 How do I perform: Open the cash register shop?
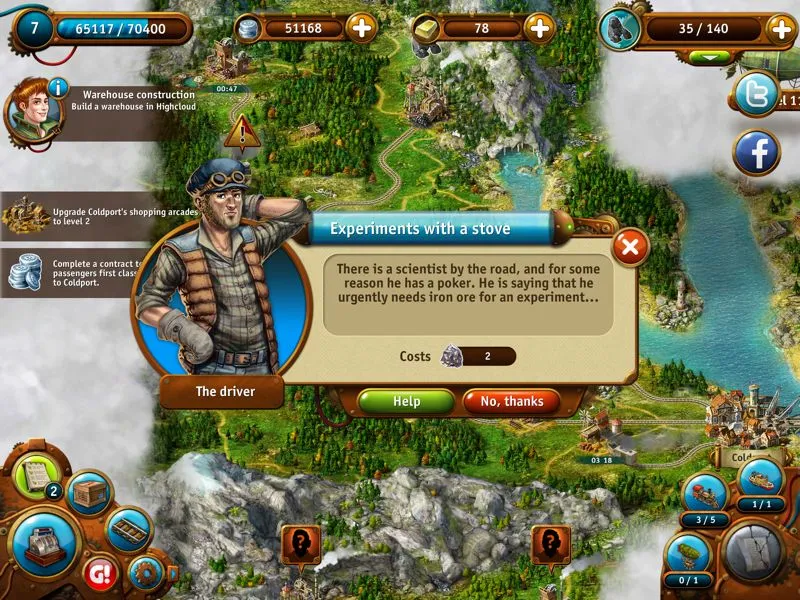(45, 543)
